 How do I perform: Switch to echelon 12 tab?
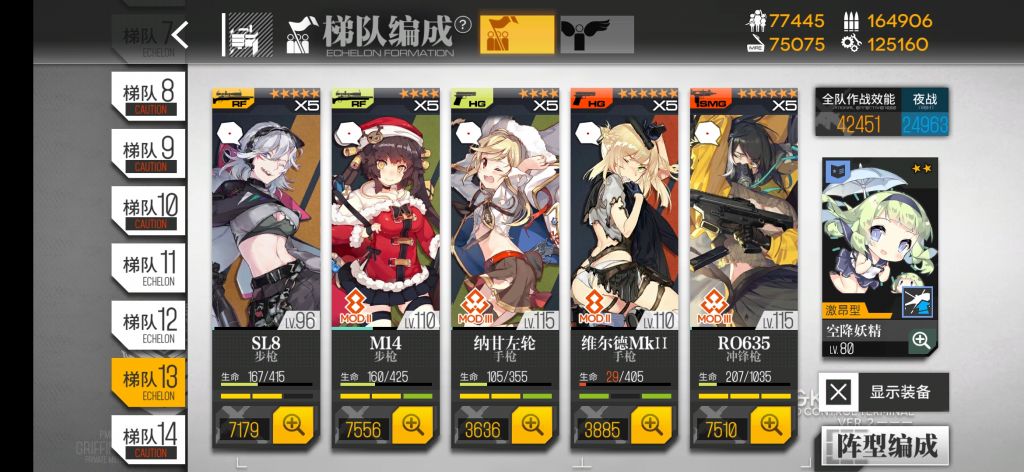coord(148,324)
